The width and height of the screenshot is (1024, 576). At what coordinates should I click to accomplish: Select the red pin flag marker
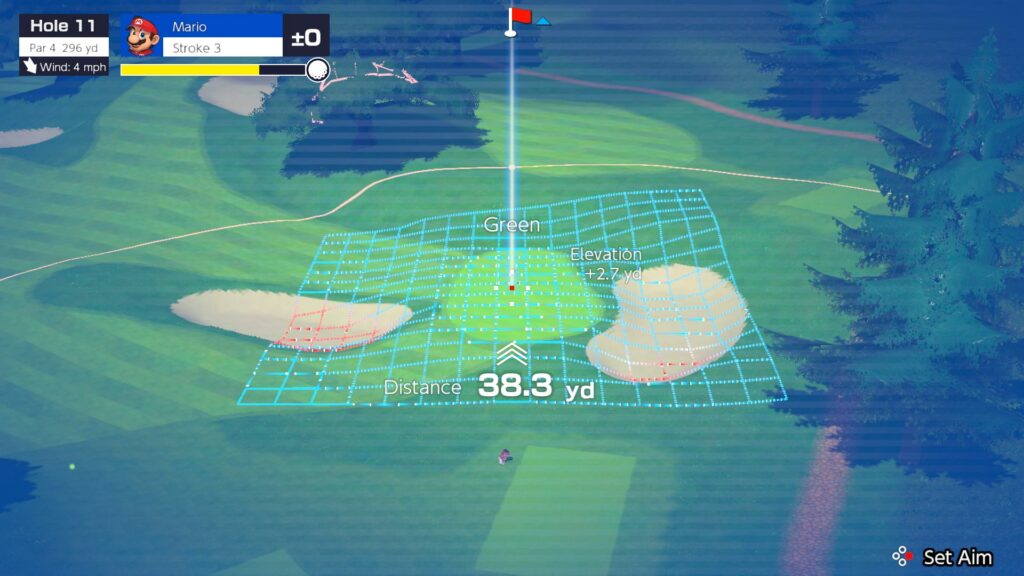(x=521, y=16)
